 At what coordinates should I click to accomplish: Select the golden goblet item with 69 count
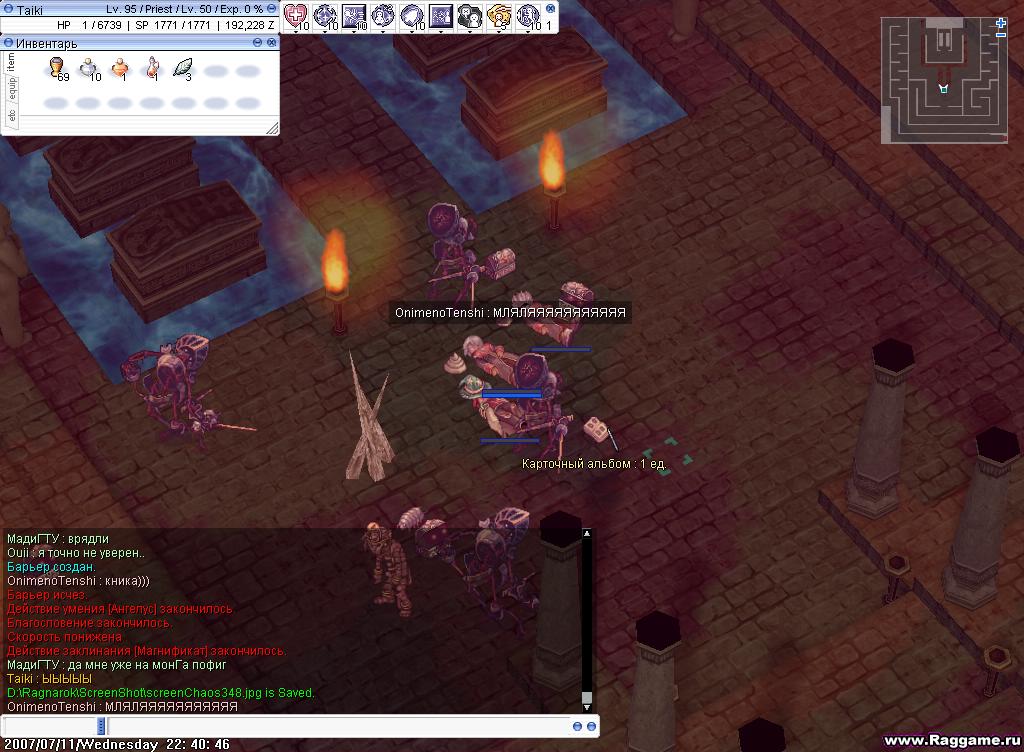[58, 68]
